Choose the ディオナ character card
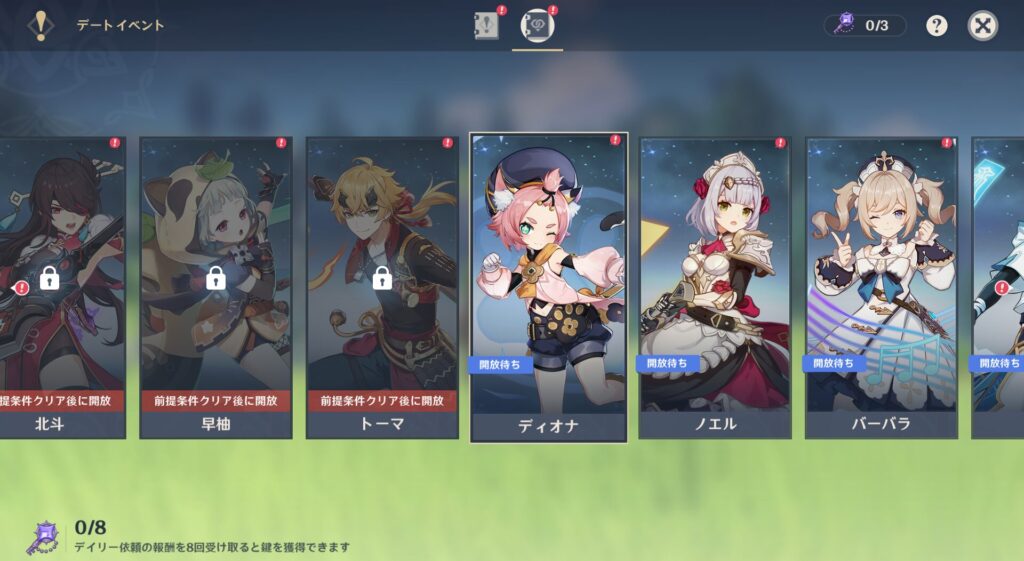The height and width of the screenshot is (561, 1024). point(548,287)
